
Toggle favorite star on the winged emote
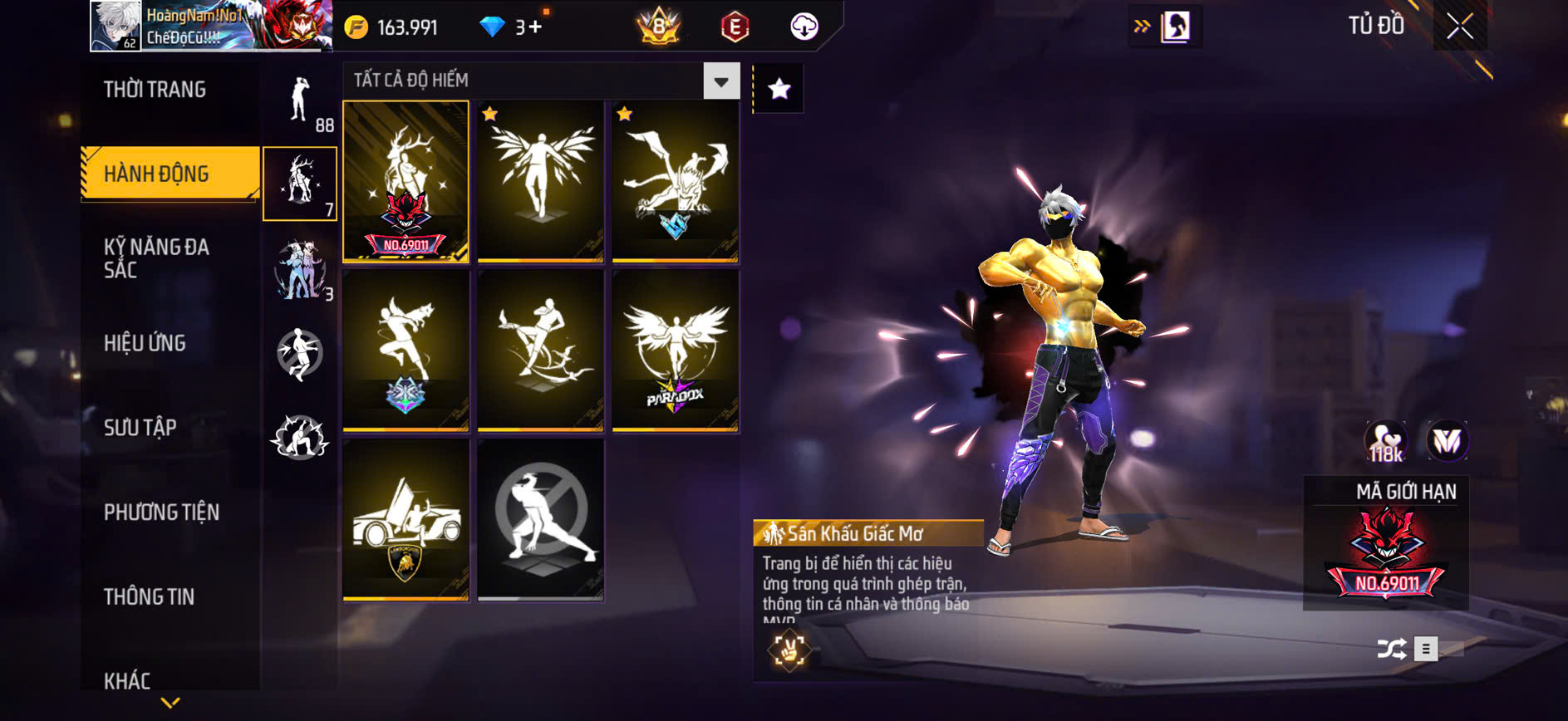[x=489, y=115]
